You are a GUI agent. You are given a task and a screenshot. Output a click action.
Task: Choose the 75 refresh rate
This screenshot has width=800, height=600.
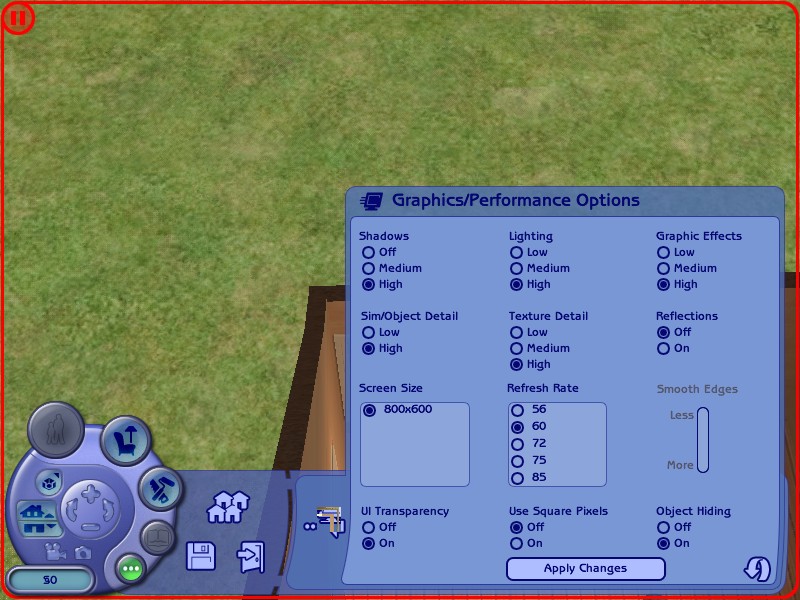pyautogui.click(x=517, y=461)
